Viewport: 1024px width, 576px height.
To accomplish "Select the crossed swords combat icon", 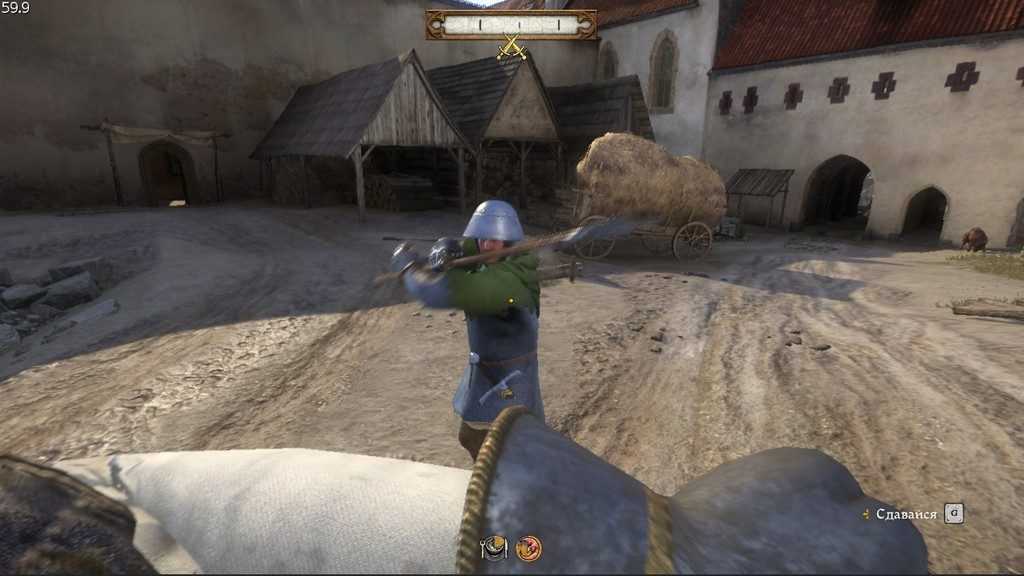I will click(512, 46).
